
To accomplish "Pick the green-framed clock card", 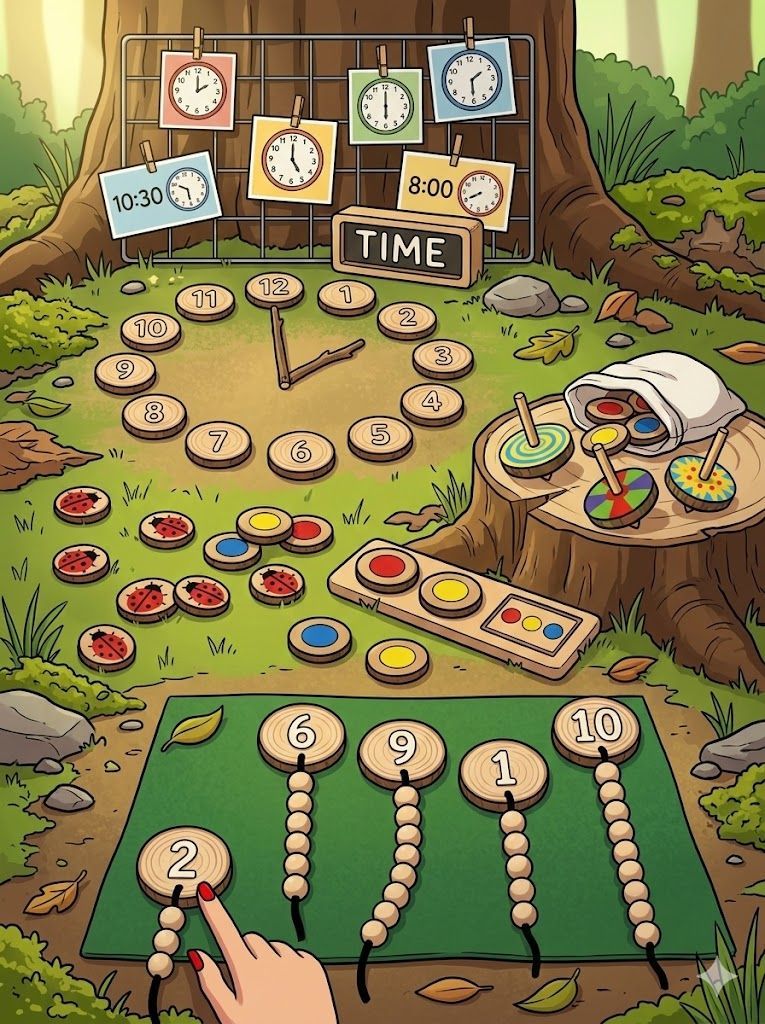I will [384, 105].
